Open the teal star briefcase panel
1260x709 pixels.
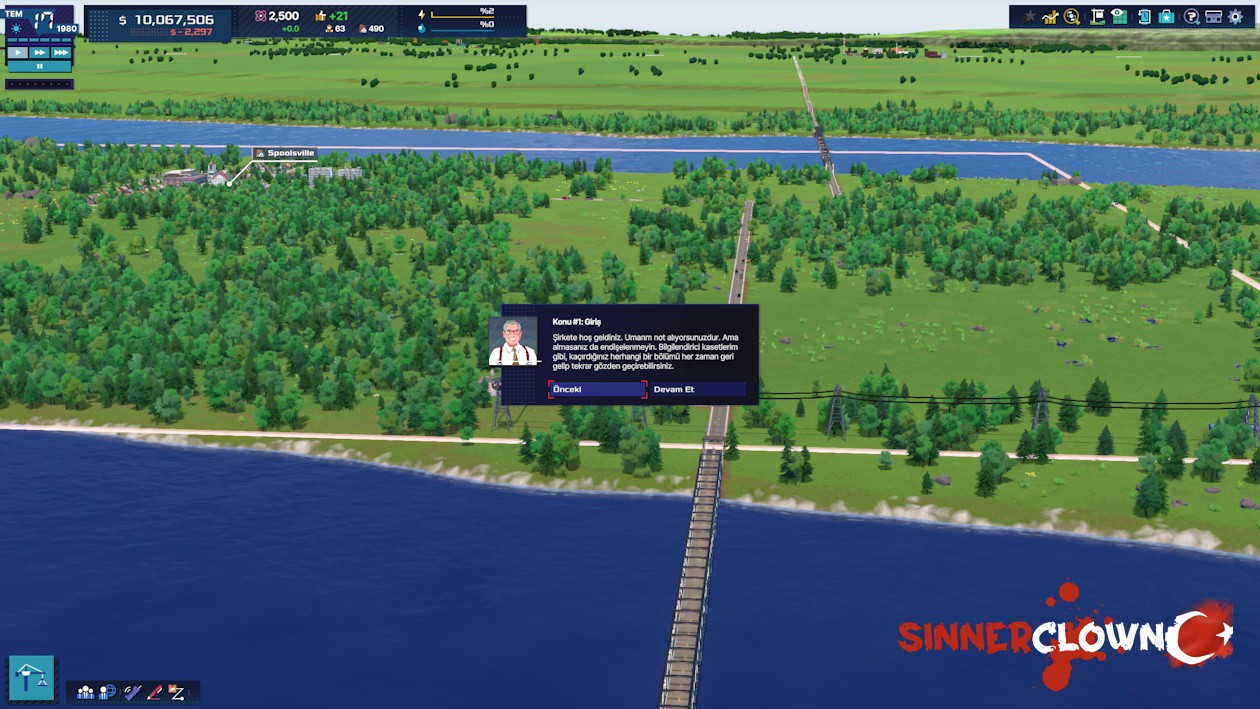click(1166, 17)
